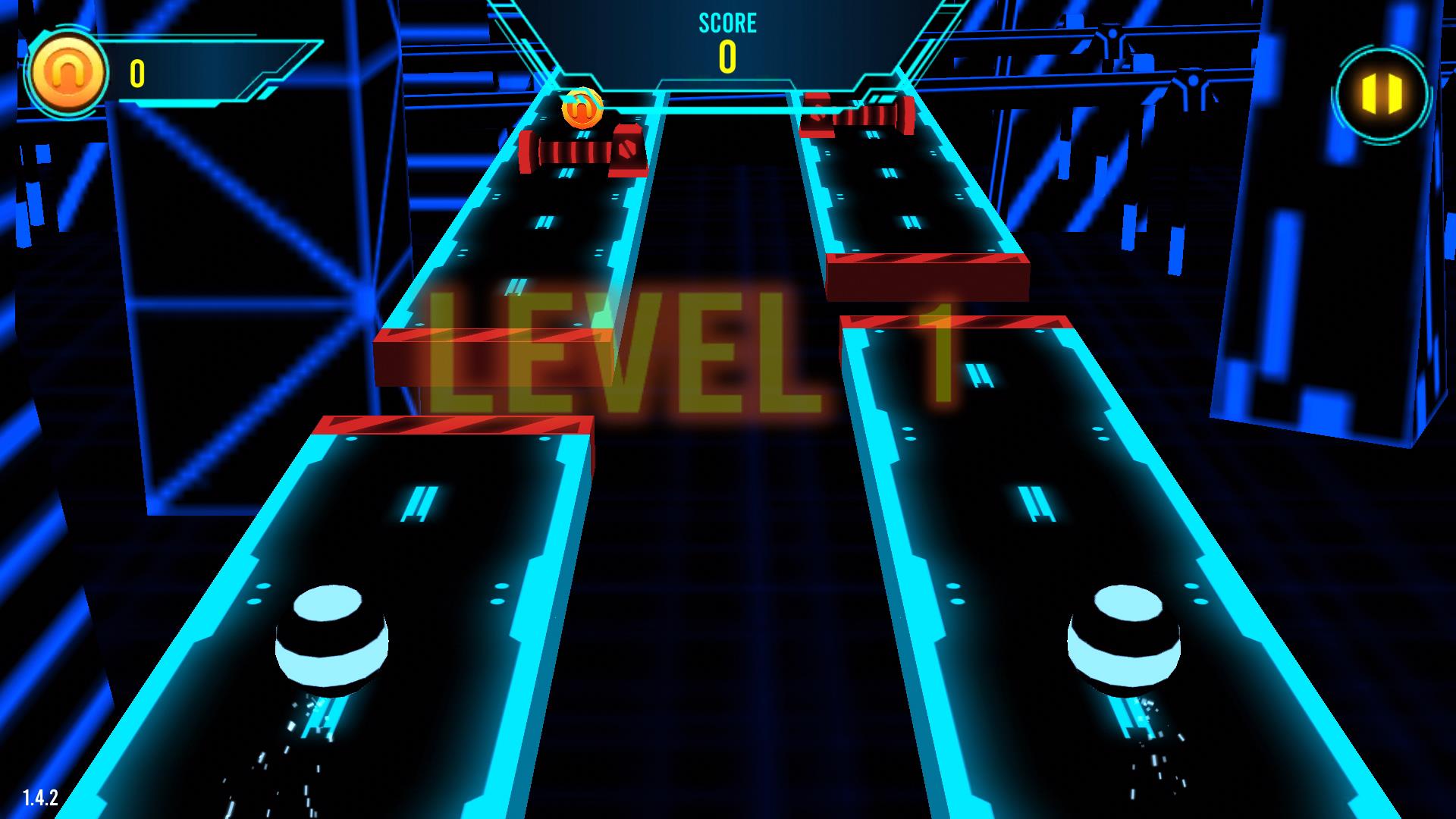Pause the game with the yellow pause button

point(1382,93)
